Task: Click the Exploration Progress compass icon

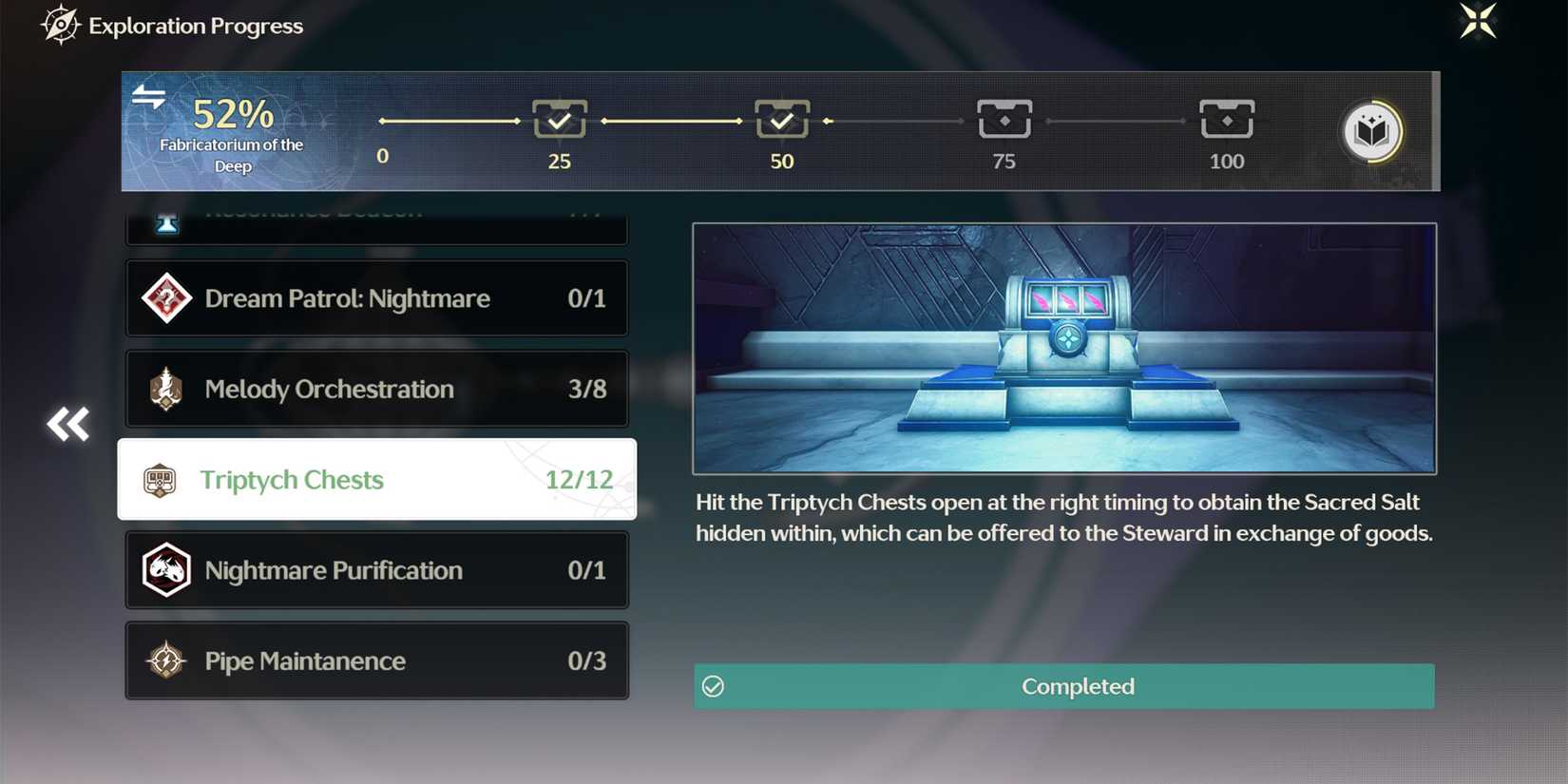Action: (61, 25)
